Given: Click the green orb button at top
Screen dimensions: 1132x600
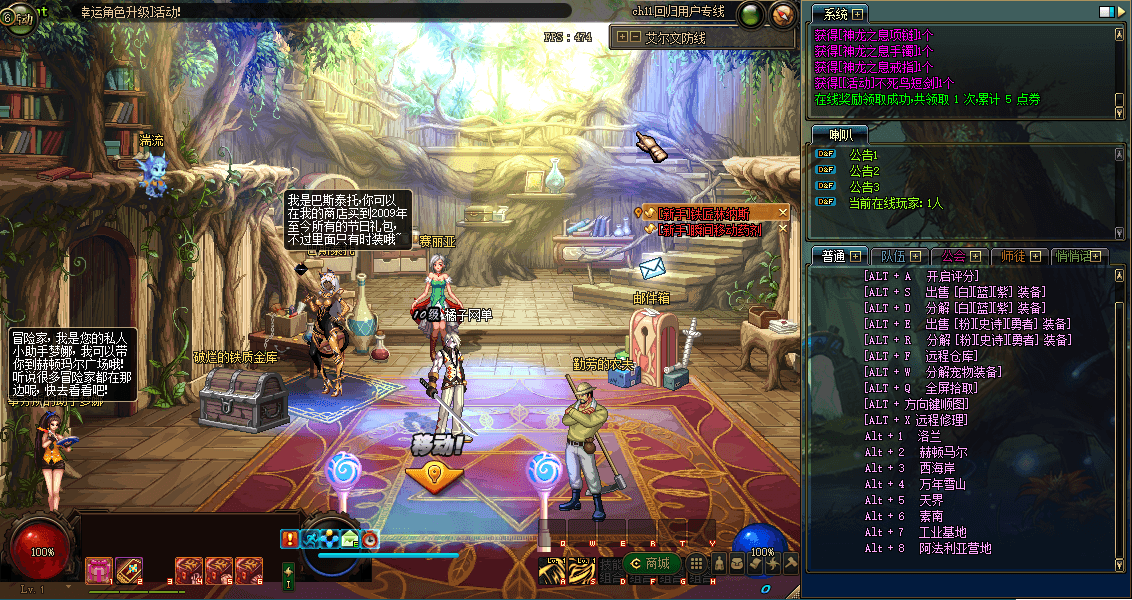Looking at the screenshot, I should (749, 14).
